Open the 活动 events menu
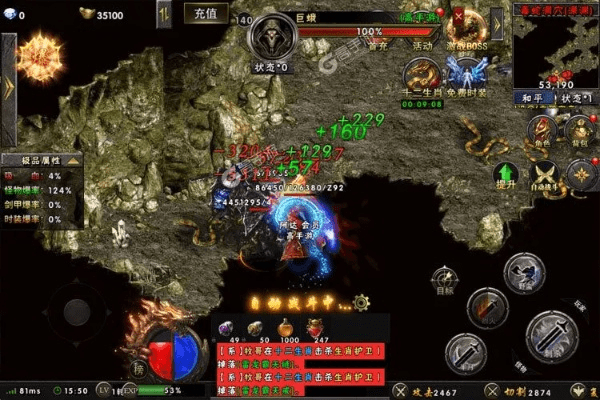 [x=423, y=45]
